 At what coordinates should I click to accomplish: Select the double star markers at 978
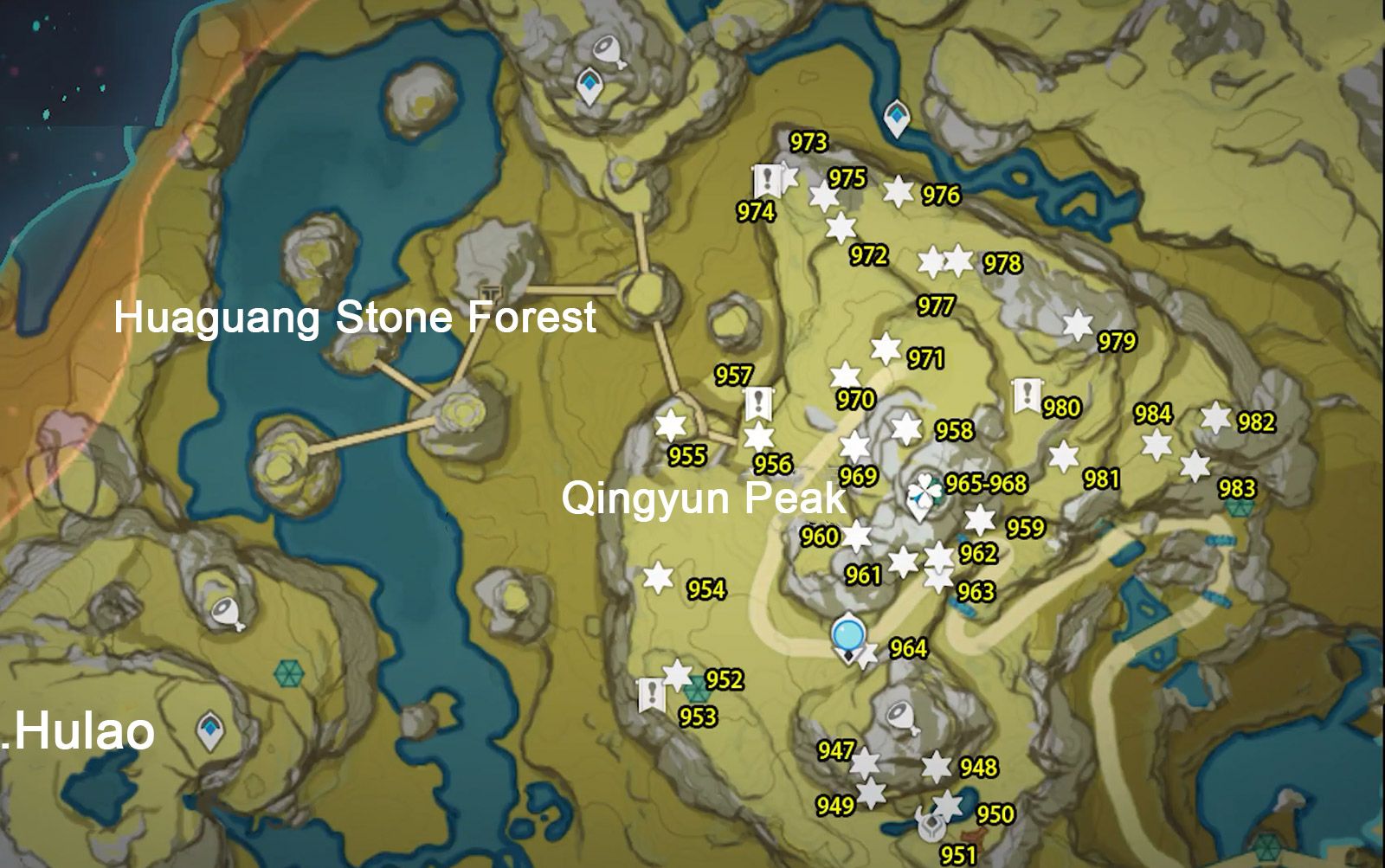pos(944,259)
